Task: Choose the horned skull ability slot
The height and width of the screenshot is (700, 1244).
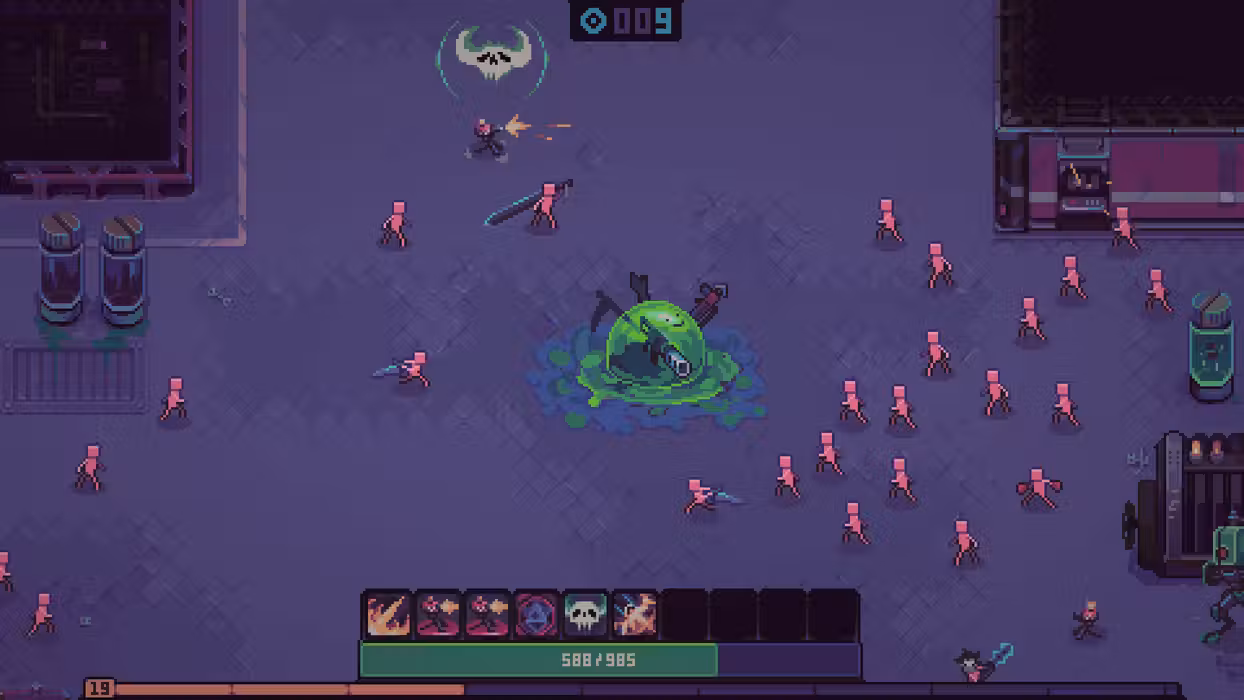Action: 585,614
